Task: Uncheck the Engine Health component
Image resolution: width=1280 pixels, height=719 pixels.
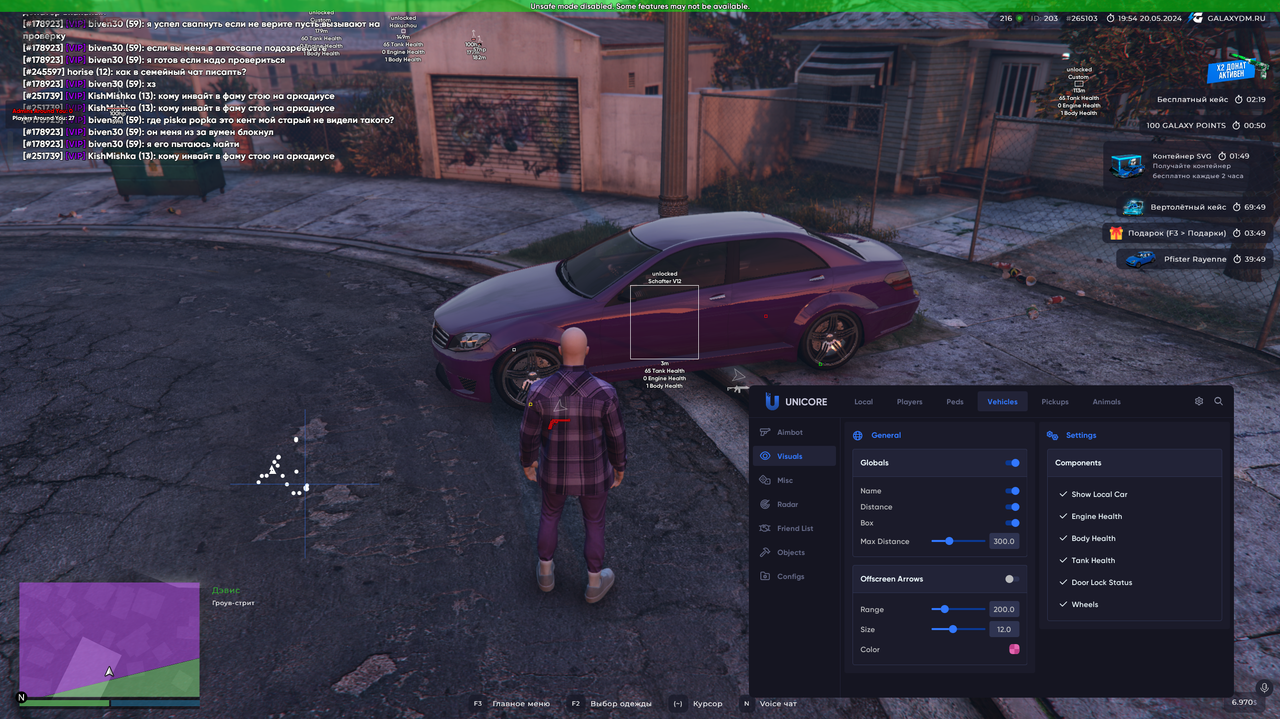Action: (1064, 517)
